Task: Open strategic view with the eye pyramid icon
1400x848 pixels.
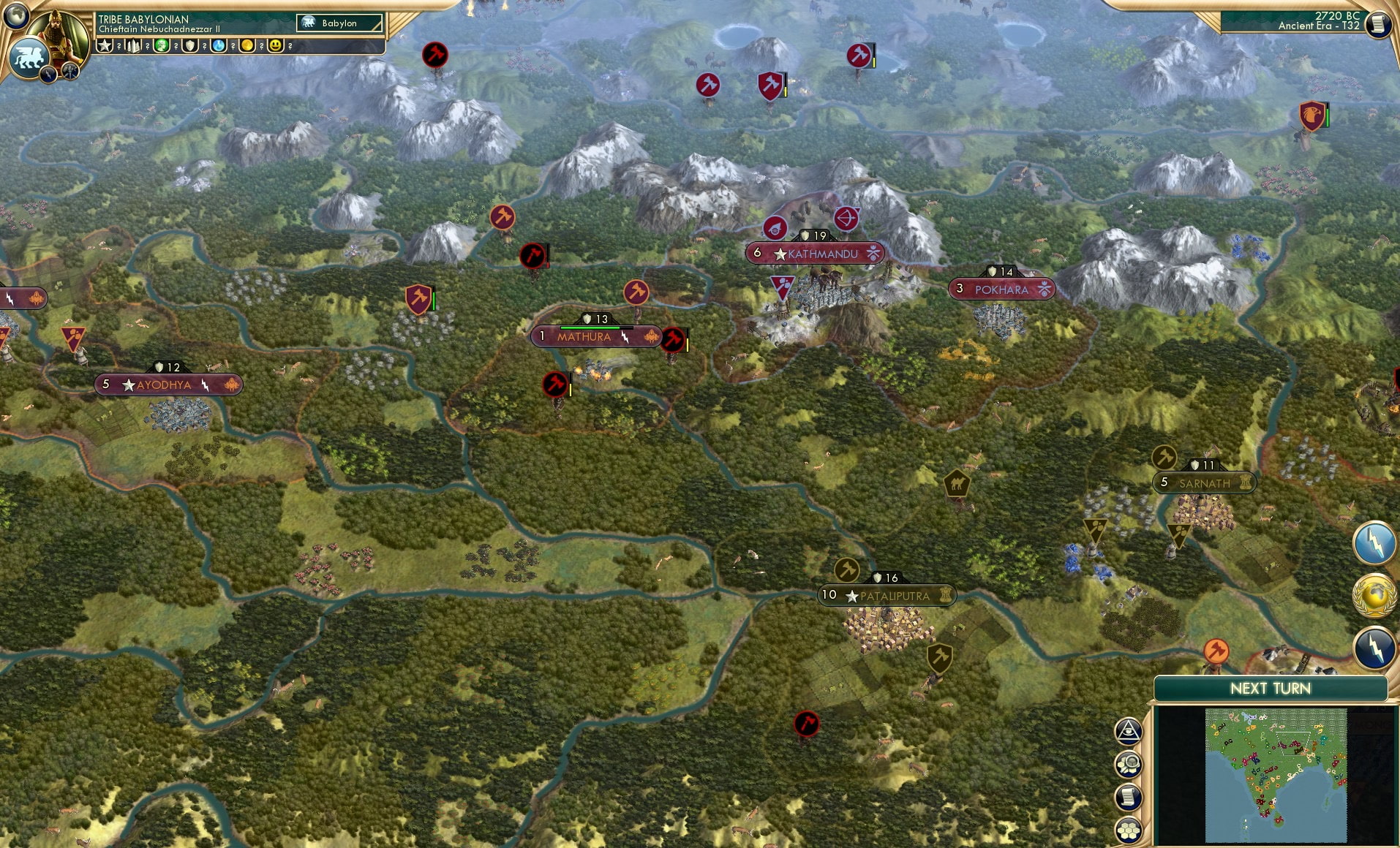Action: pos(1129,732)
